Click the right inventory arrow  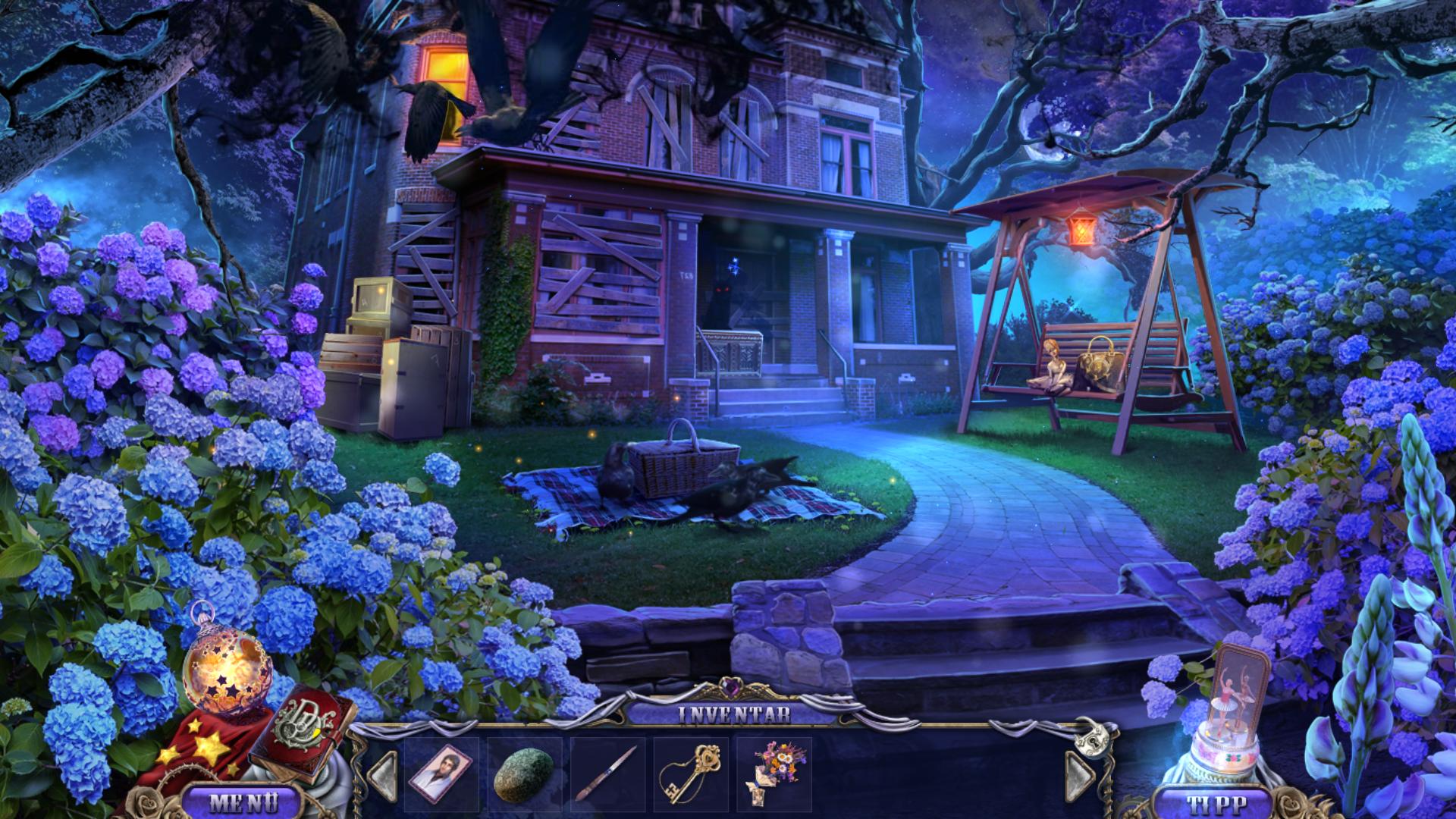[x=1079, y=775]
